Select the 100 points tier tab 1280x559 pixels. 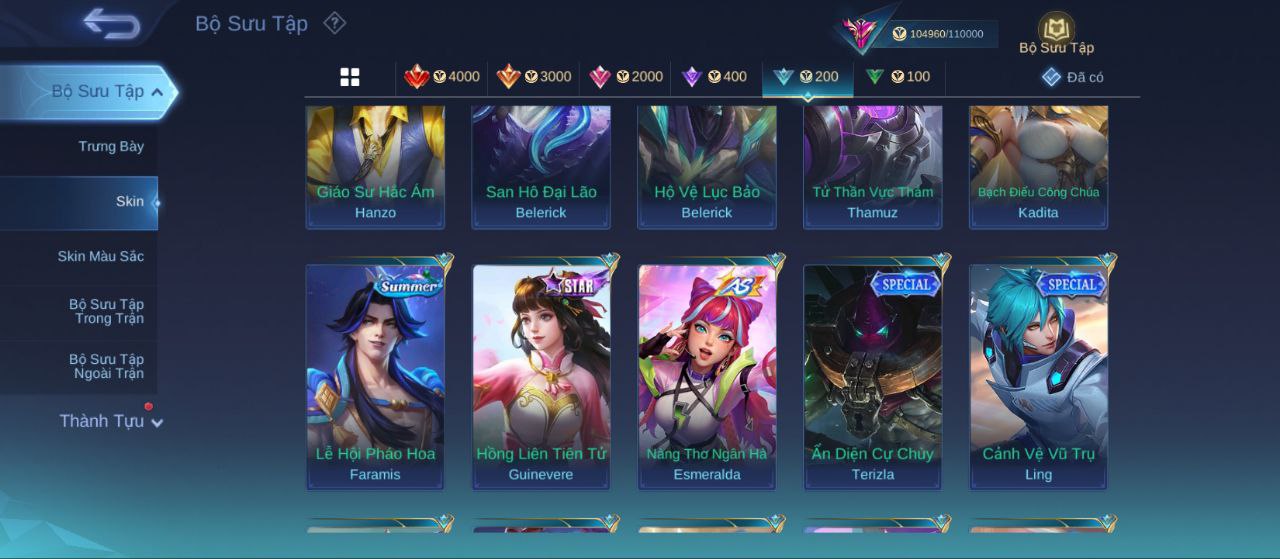(898, 77)
